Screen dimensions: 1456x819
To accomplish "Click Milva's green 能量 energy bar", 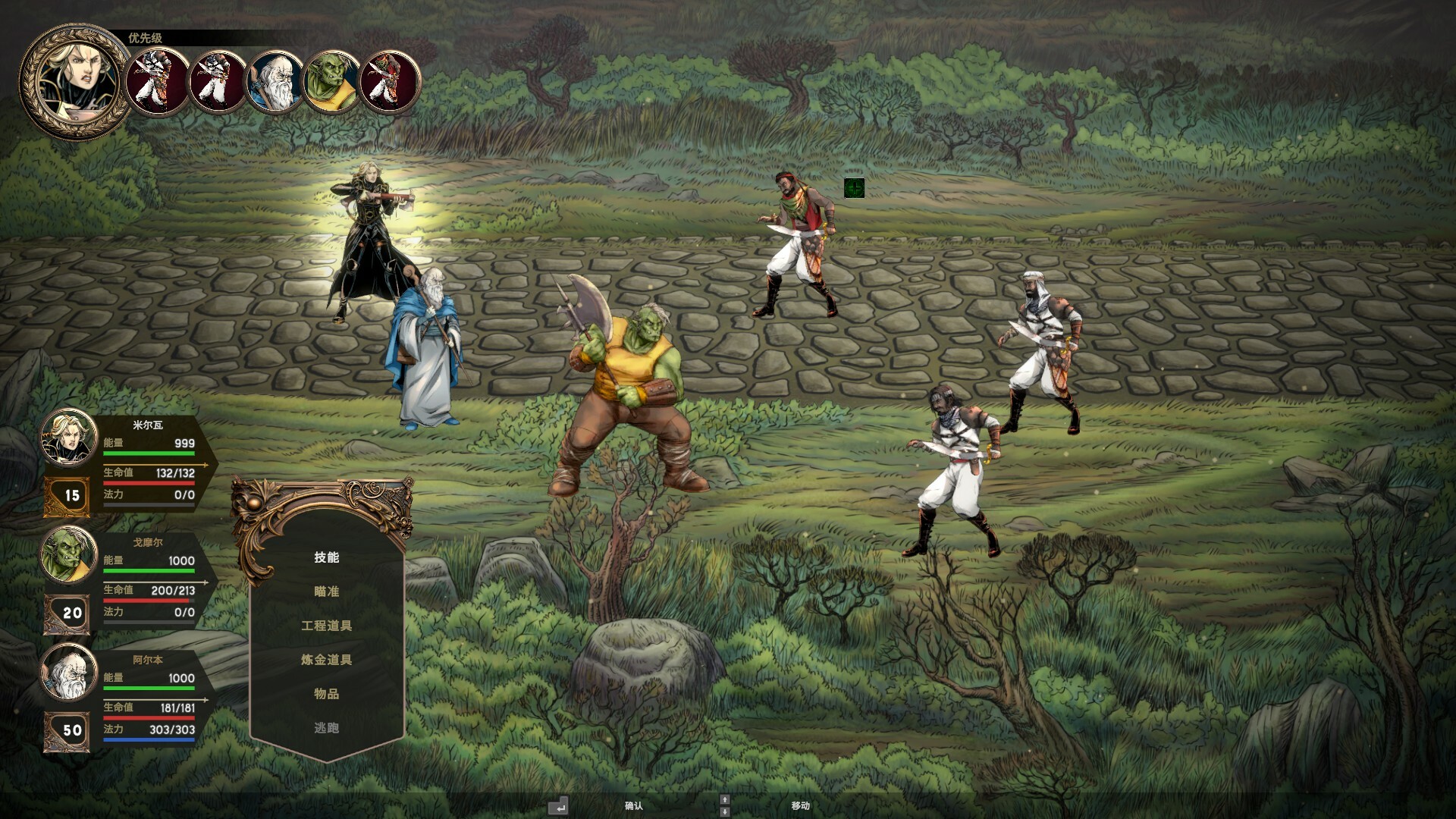I will 149,453.
